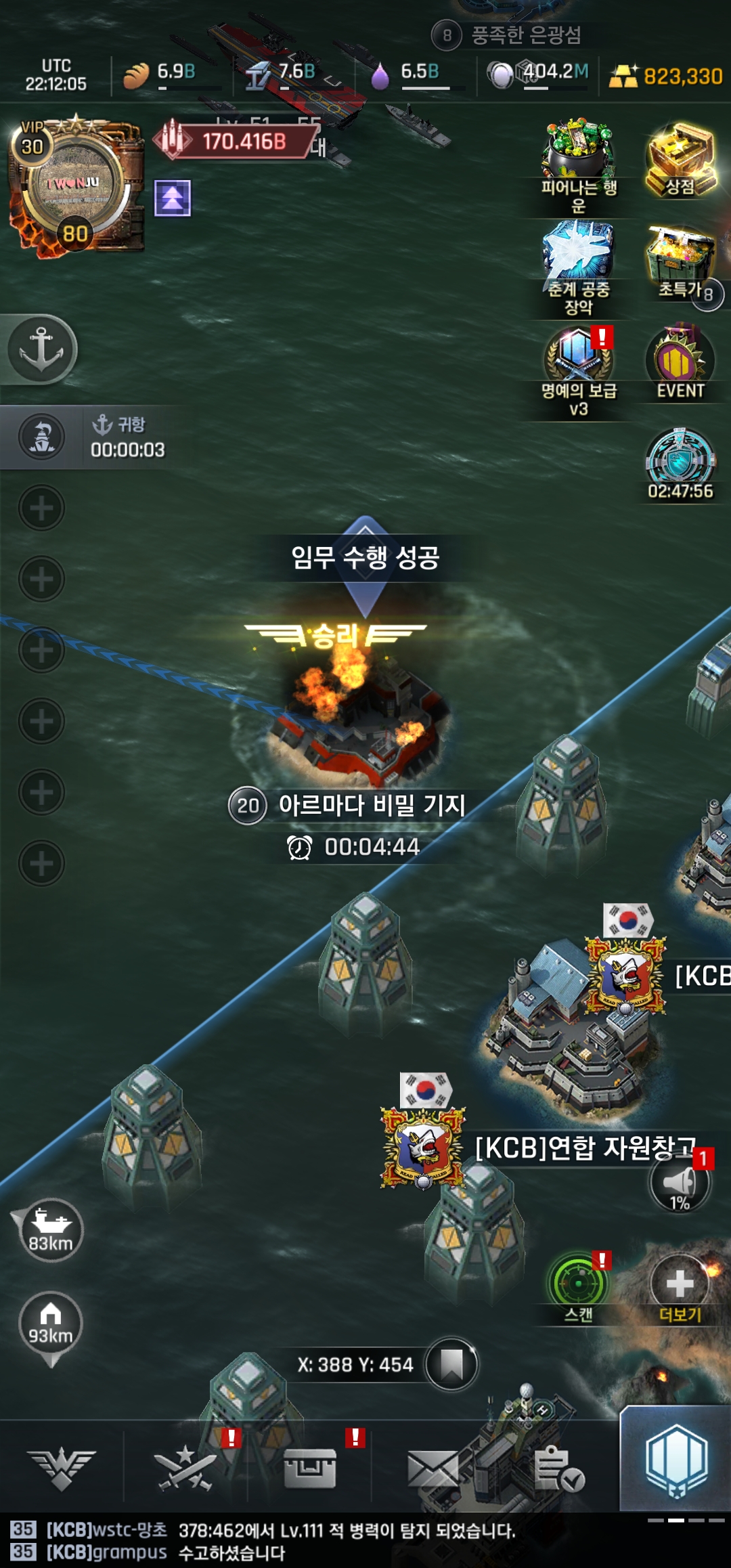
Task: Open the envelope mail menu
Action: (x=433, y=1469)
